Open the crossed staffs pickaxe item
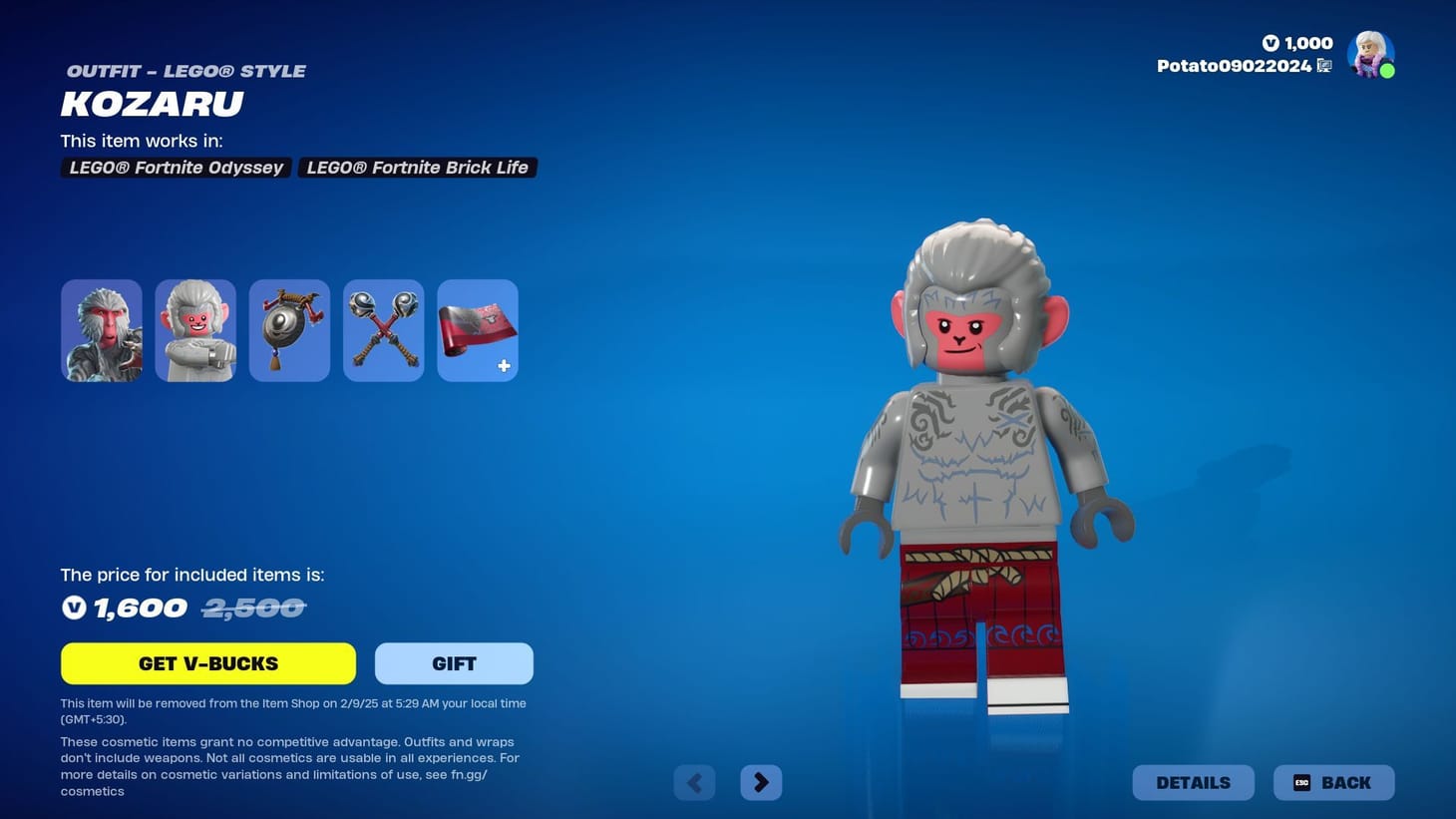Screen dimensions: 1456x819 pos(383,329)
